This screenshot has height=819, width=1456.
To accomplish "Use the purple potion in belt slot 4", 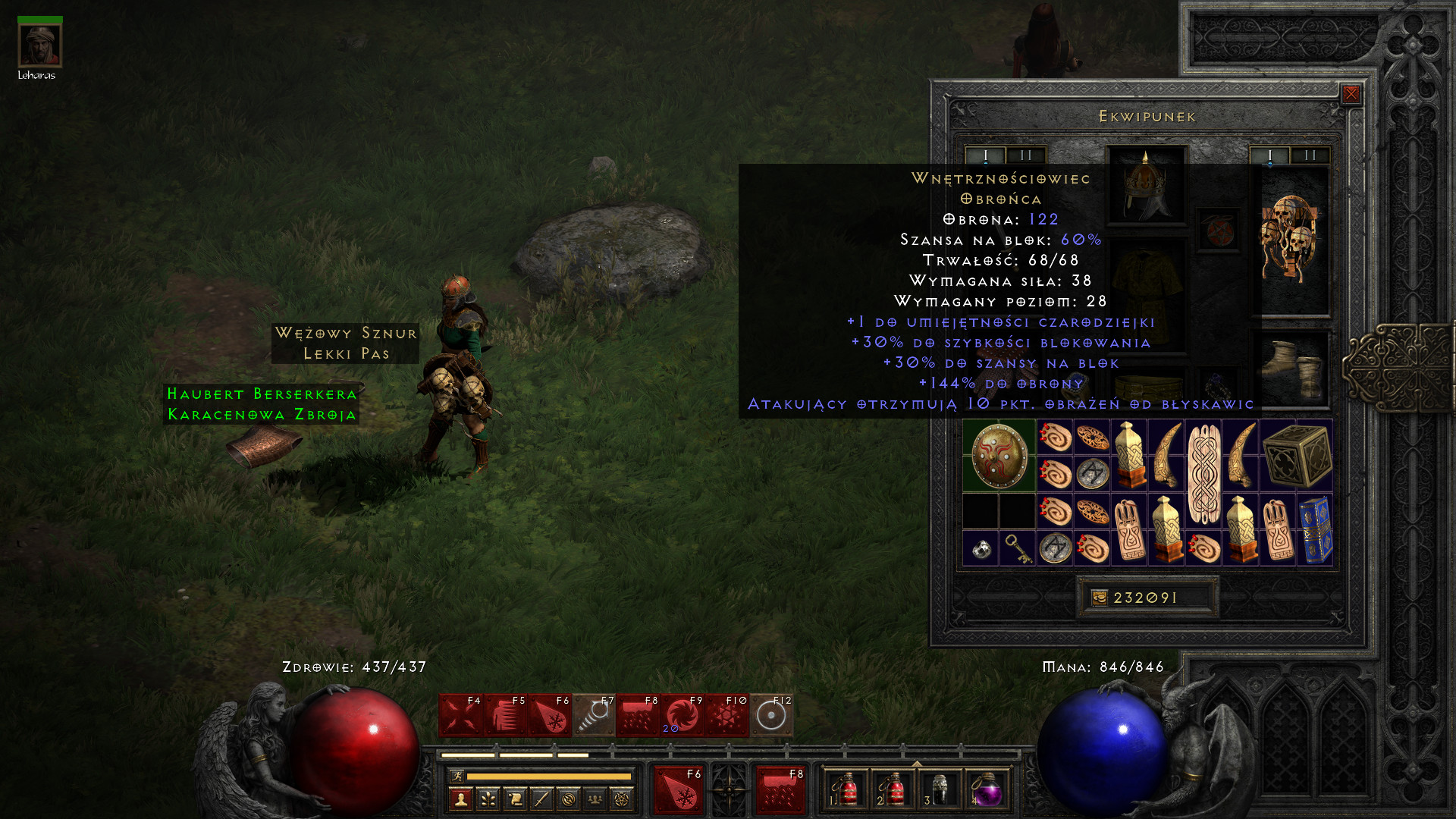I will pyautogui.click(x=986, y=789).
